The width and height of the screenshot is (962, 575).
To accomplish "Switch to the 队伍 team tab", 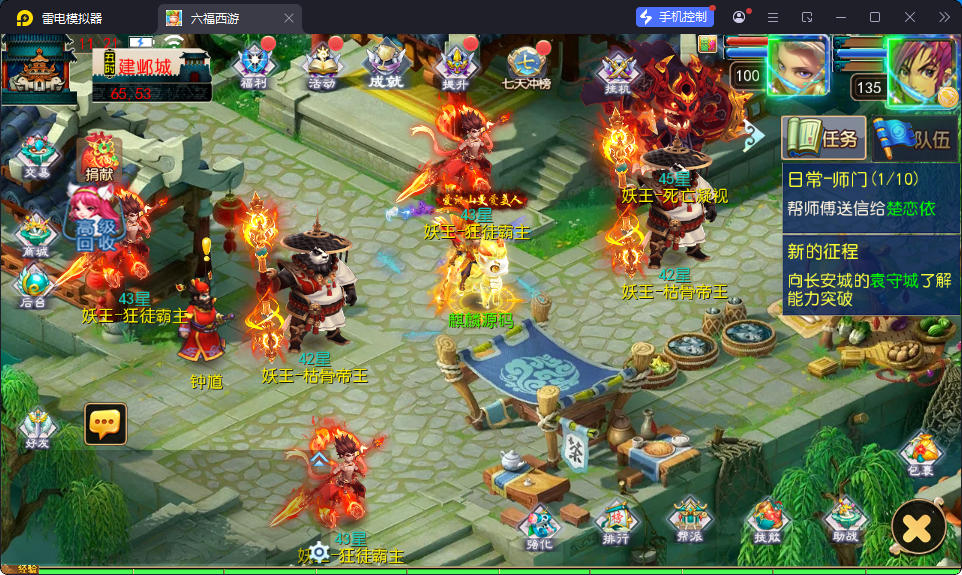I will [x=914, y=139].
